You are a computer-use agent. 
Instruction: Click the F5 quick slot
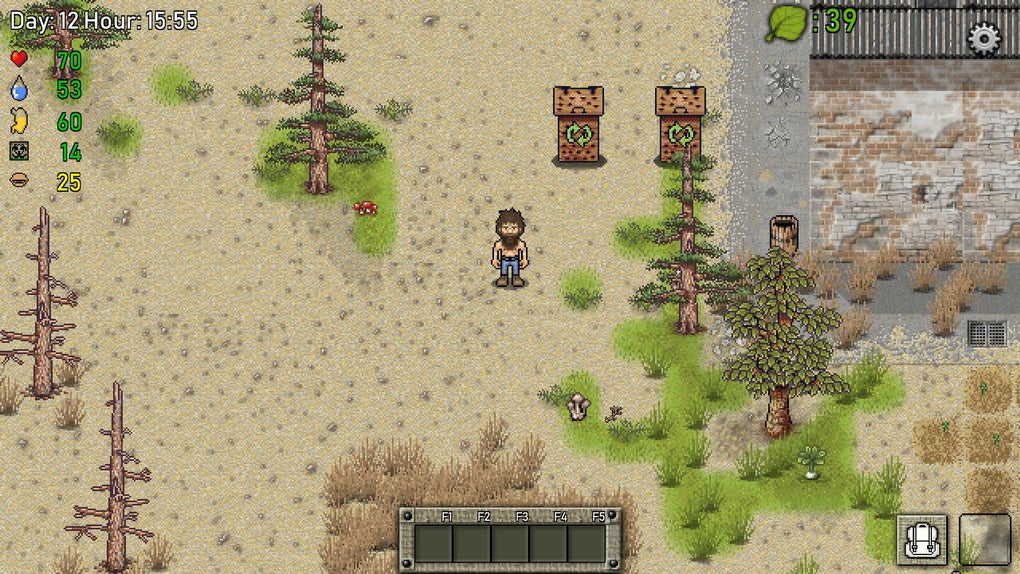coord(586,543)
